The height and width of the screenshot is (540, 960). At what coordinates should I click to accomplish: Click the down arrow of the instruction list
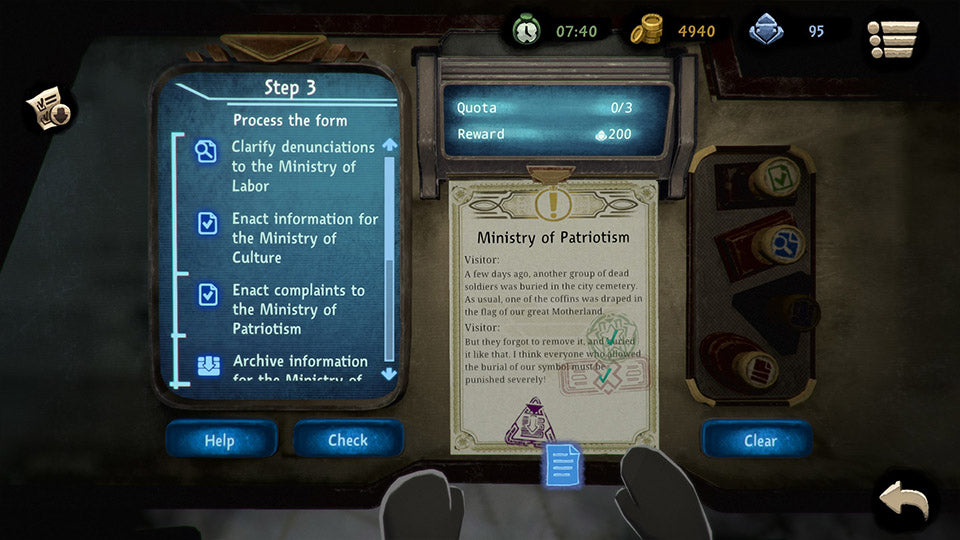click(389, 374)
